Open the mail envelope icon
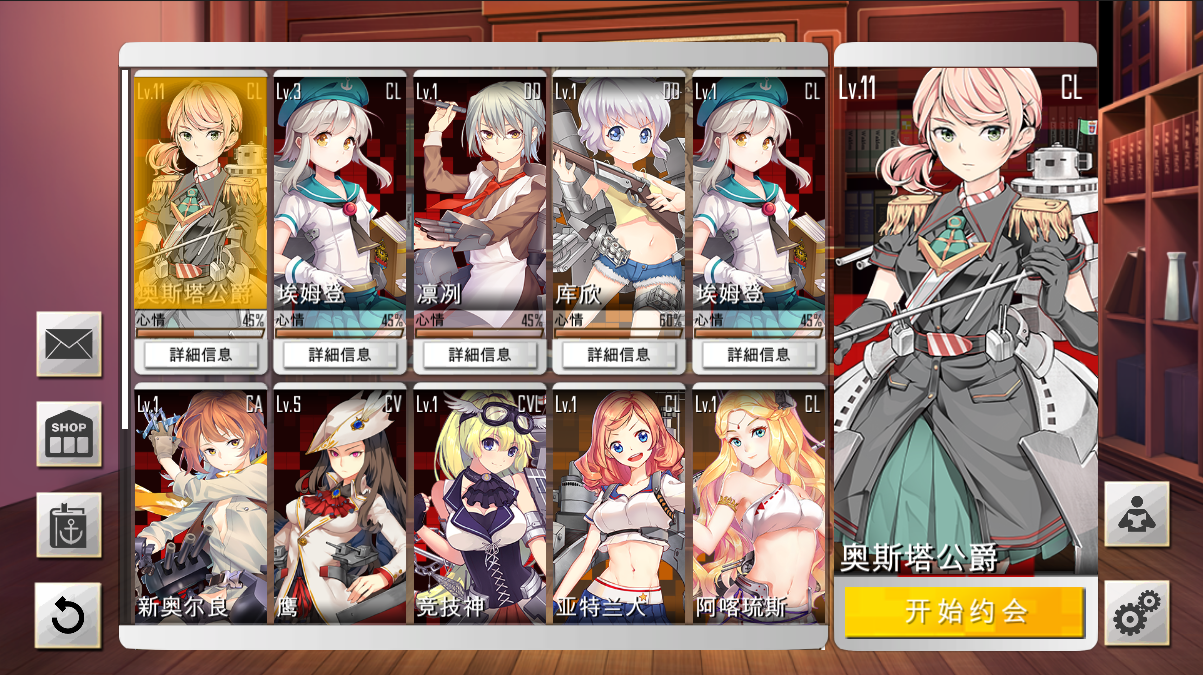 pos(69,344)
